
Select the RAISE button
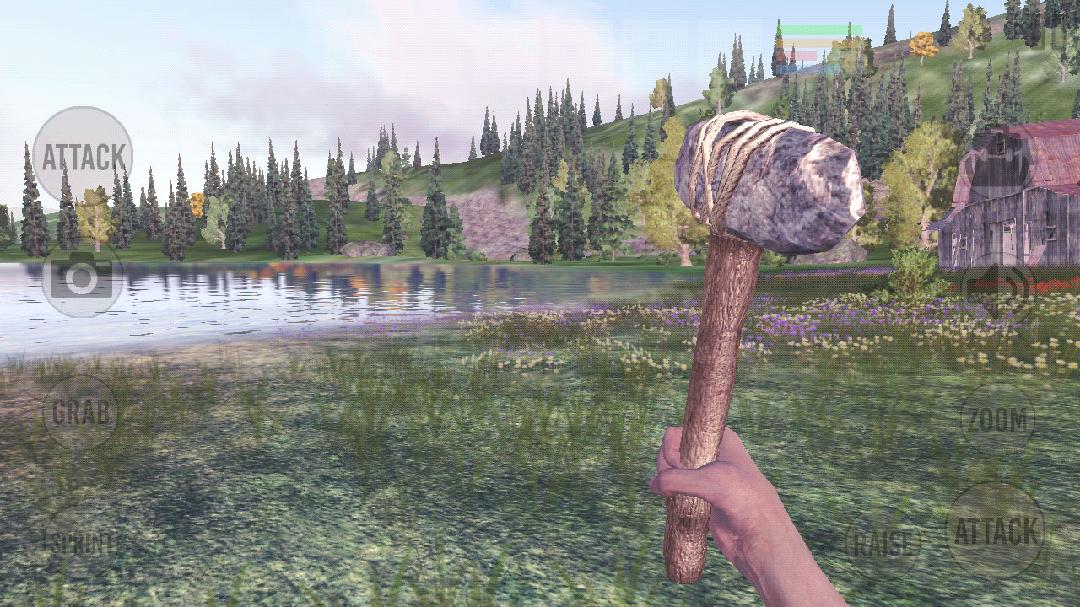coord(883,544)
